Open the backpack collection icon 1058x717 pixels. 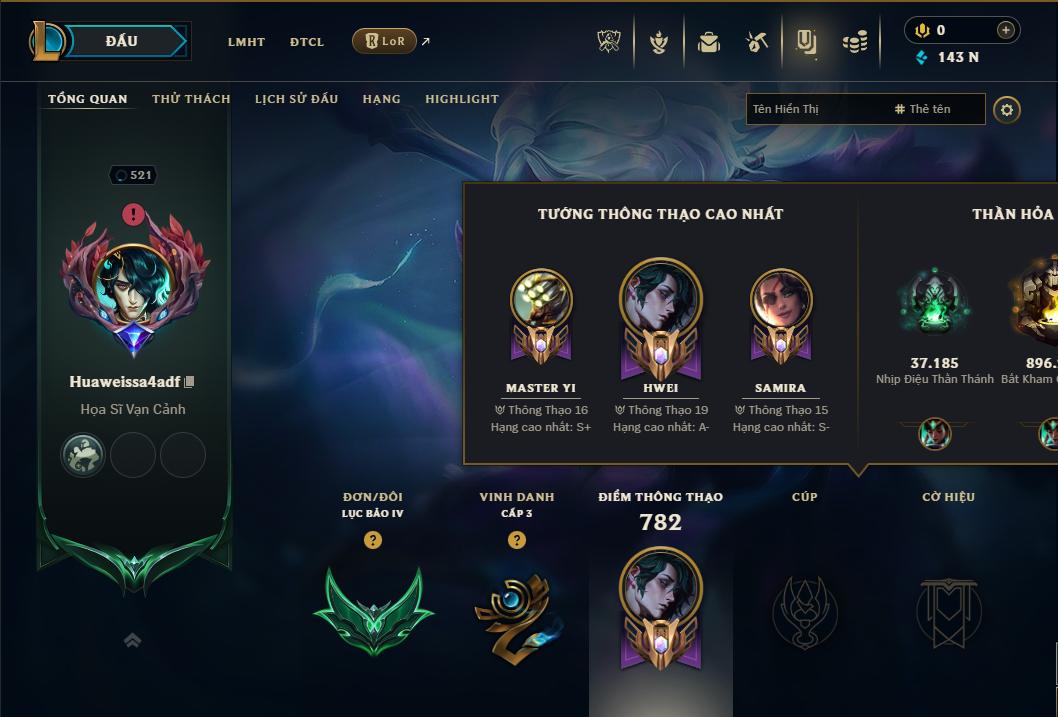point(709,42)
